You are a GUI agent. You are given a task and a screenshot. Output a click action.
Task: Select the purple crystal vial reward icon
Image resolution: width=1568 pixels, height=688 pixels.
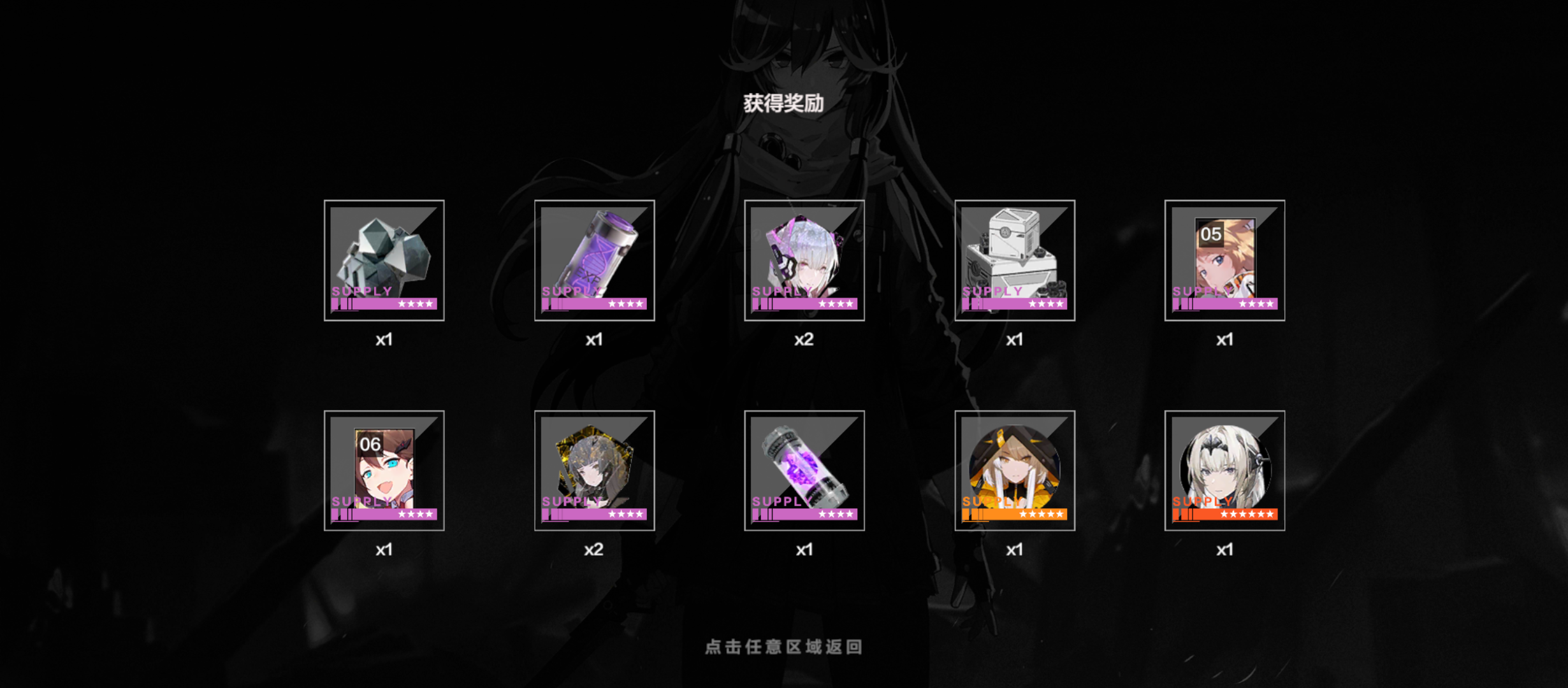(x=805, y=471)
